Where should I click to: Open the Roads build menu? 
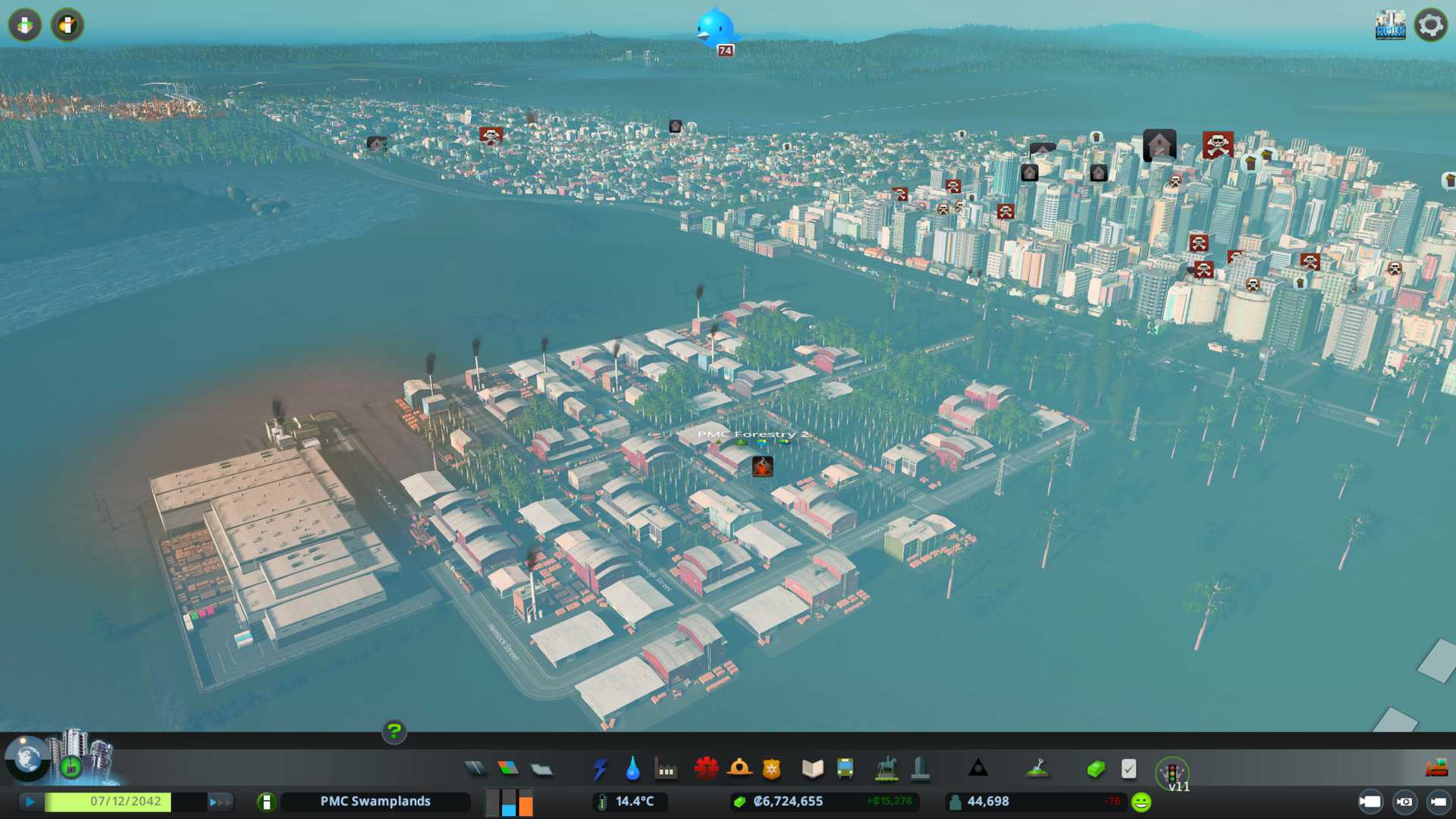click(475, 769)
